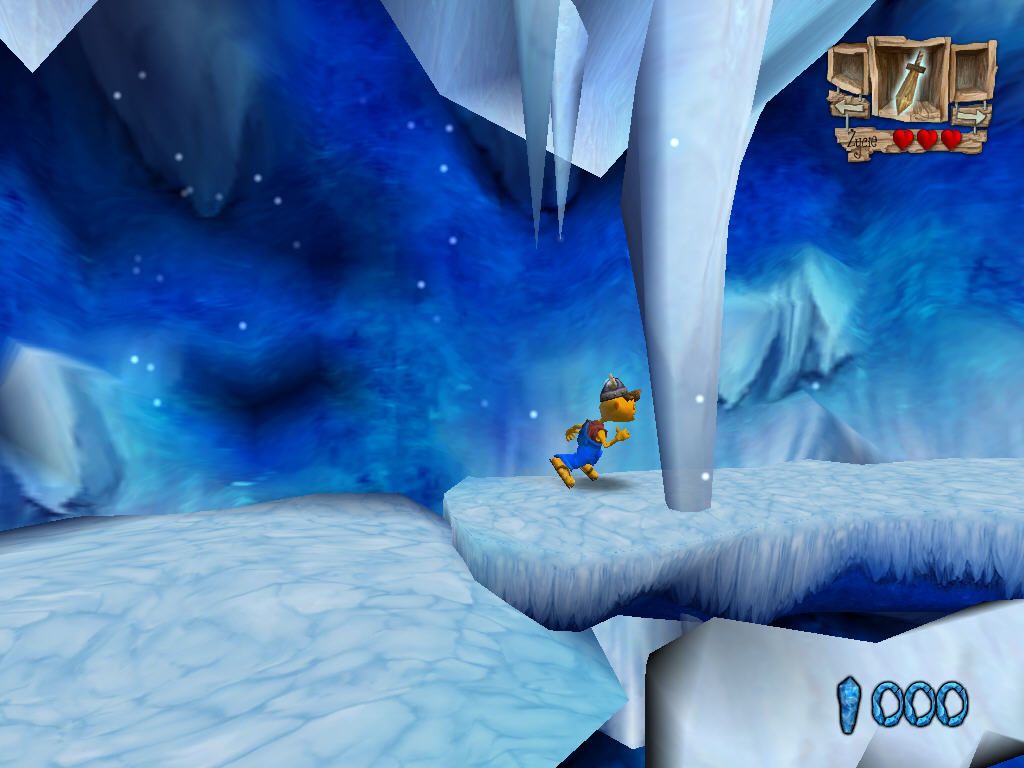Select the wooden sword in the item box
The height and width of the screenshot is (768, 1024).
[x=909, y=82]
